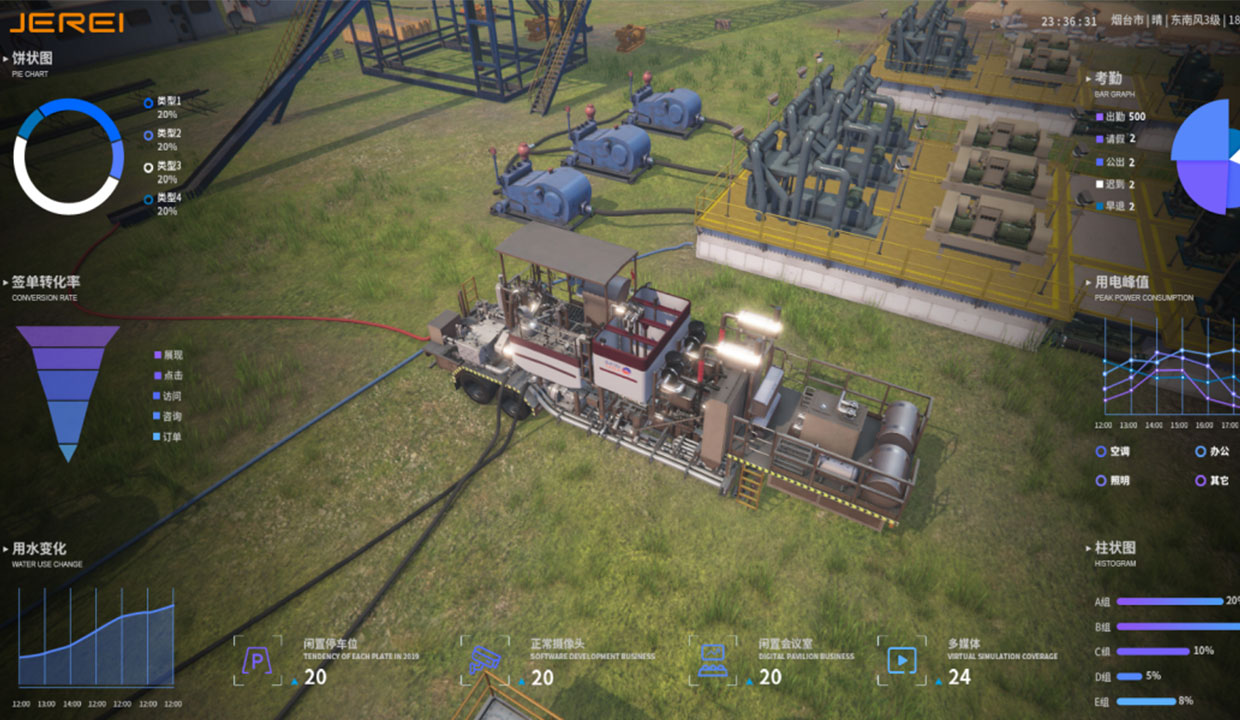Toggle the 照明 power legend entry
This screenshot has height=720, width=1240.
point(1112,481)
